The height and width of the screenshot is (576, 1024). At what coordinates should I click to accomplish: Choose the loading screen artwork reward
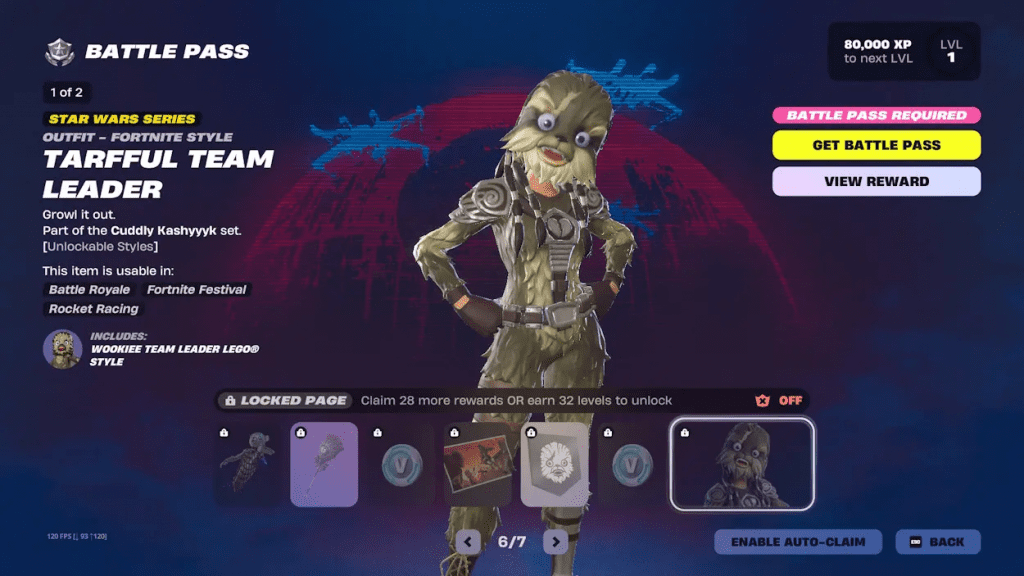pos(478,464)
